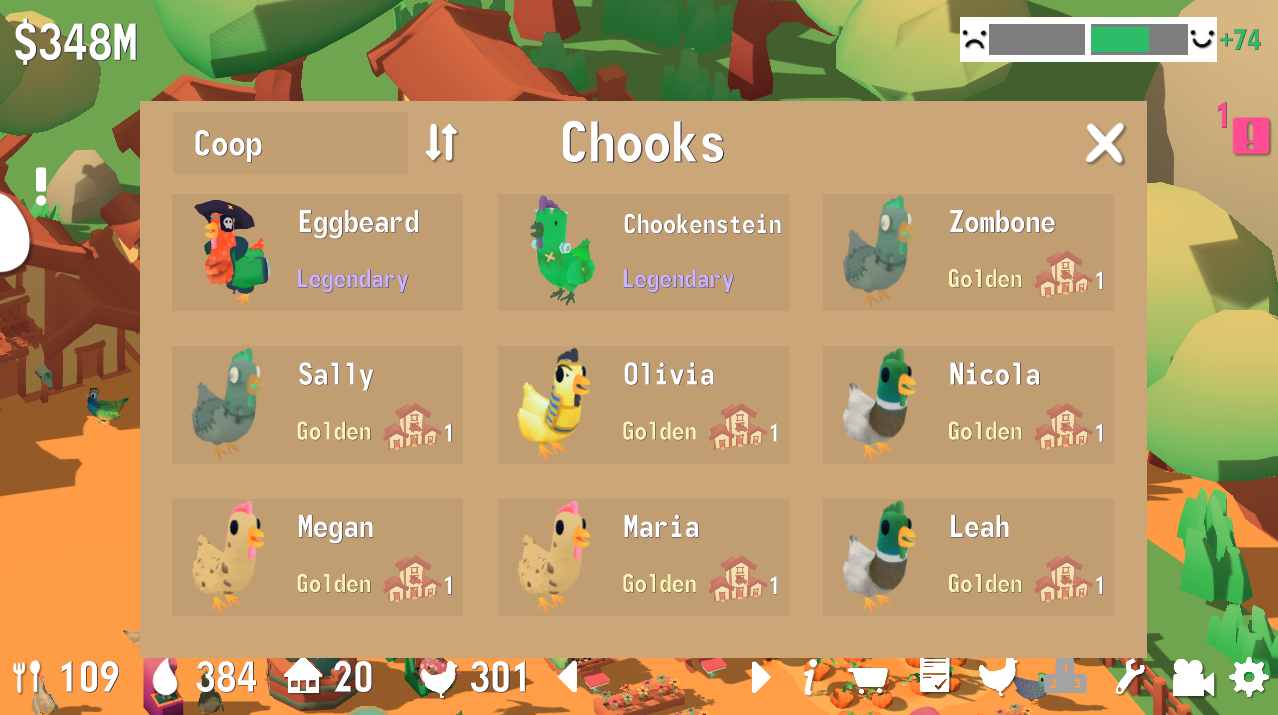Open the shopping cart store
The image size is (1278, 715).
click(868, 679)
